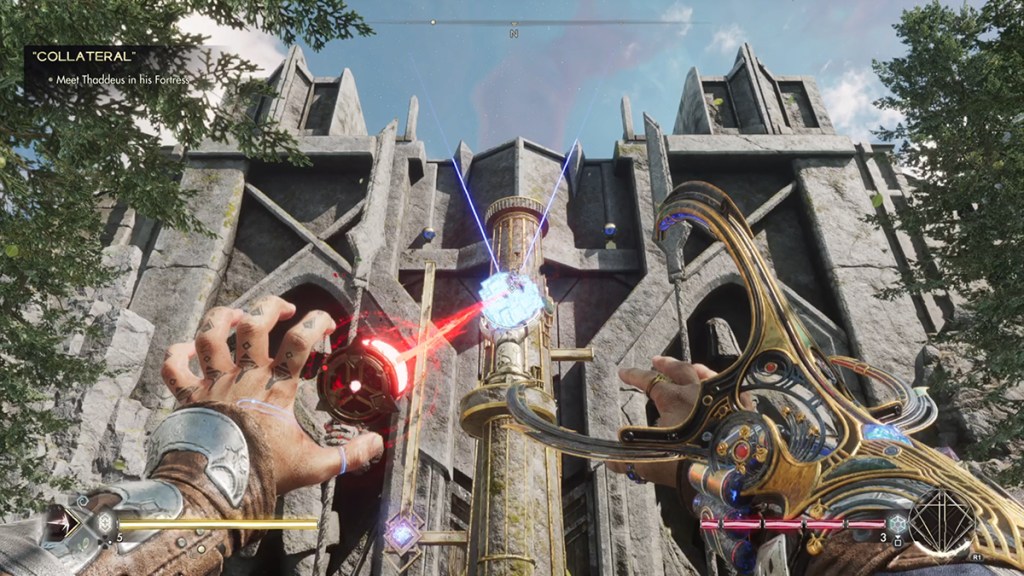1024x576 pixels.
Task: Select the mana crystal icon
Action: (898, 522)
